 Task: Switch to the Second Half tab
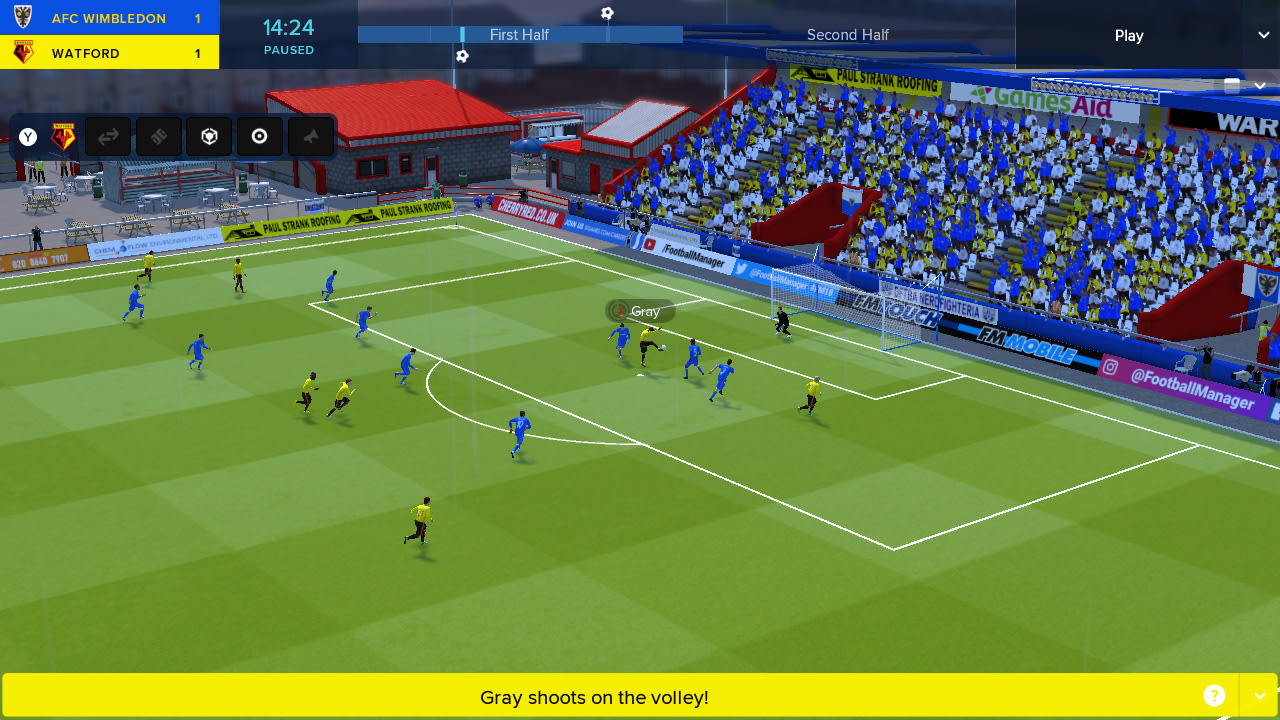(847, 34)
